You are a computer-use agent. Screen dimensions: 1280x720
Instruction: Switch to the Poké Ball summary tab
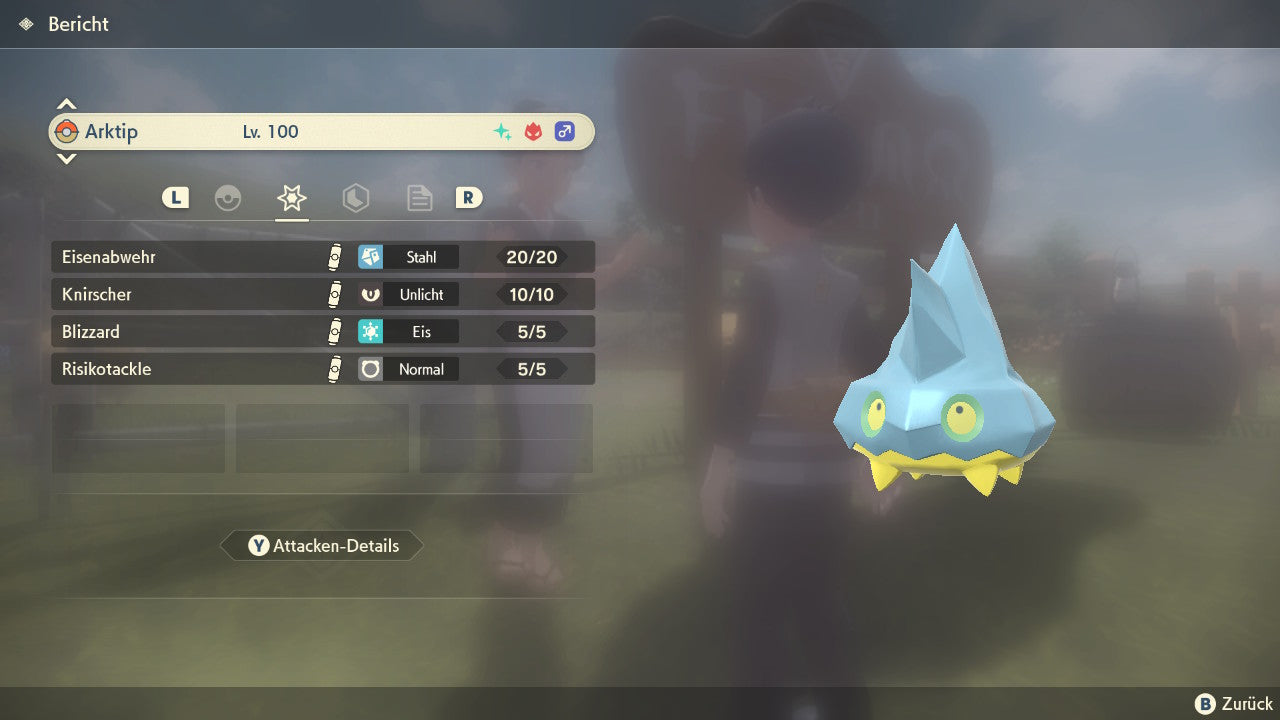[x=228, y=198]
